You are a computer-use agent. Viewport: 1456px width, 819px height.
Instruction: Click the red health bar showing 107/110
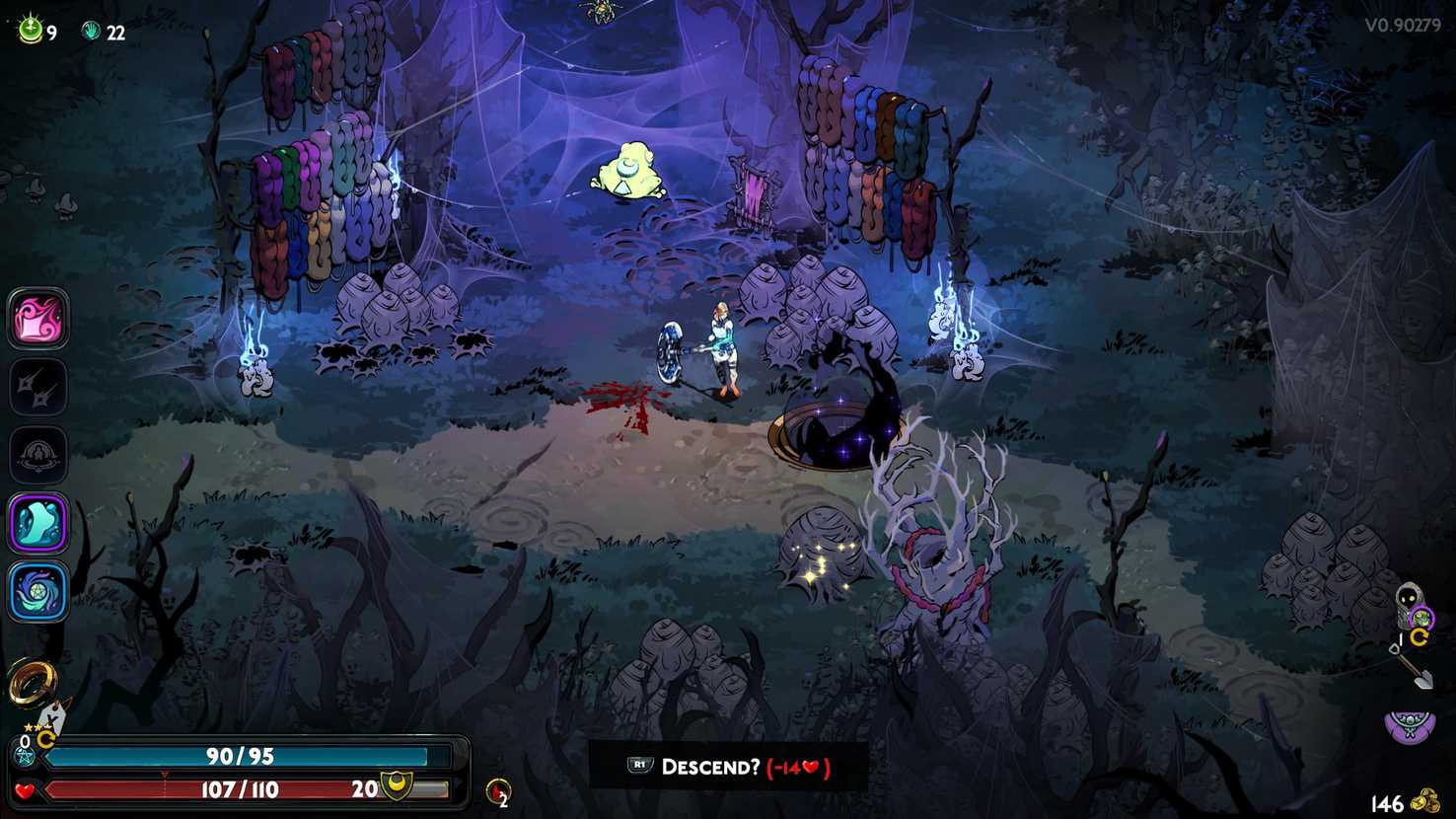237,788
